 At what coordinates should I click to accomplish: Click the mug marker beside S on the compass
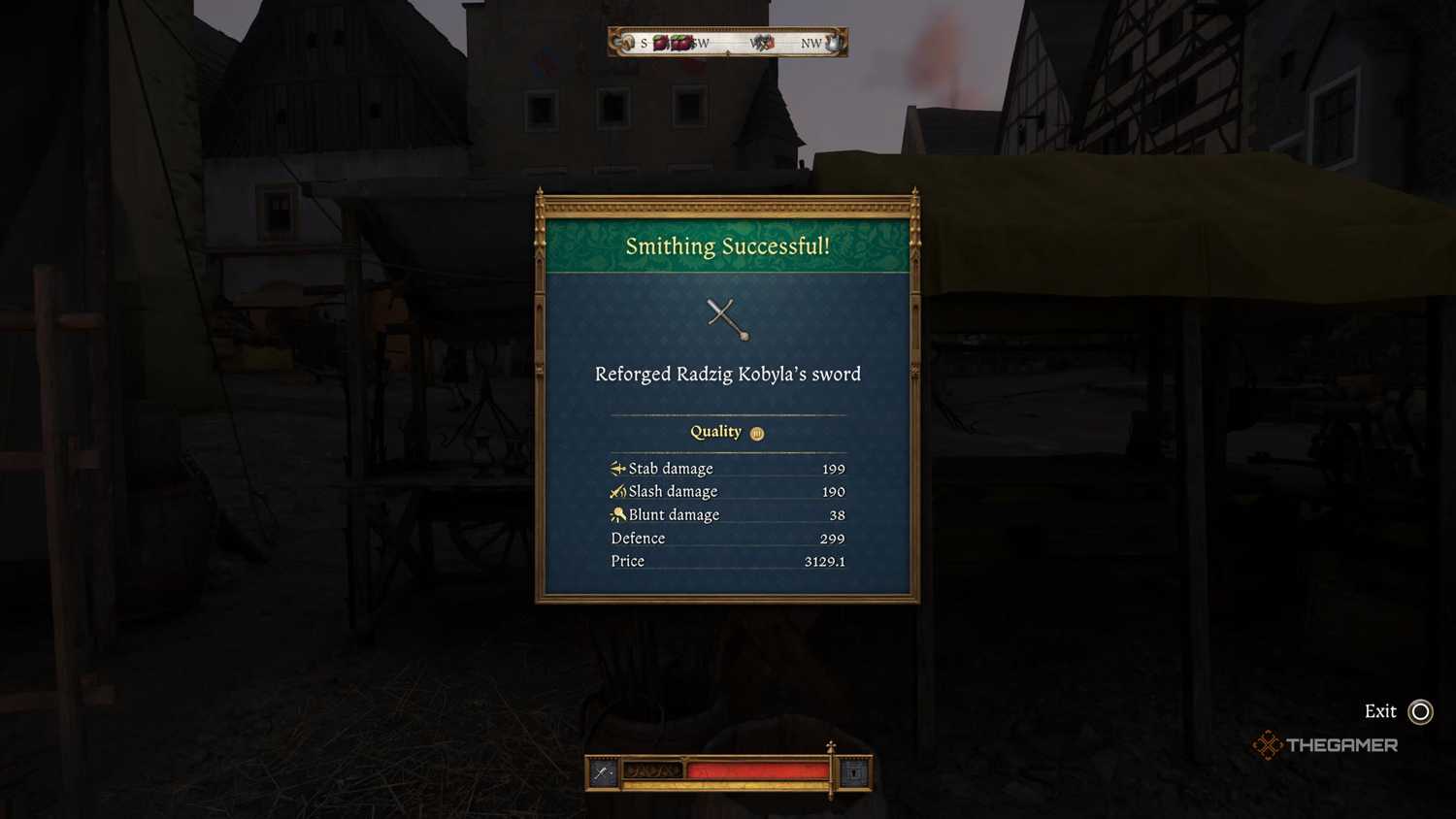[x=629, y=43]
